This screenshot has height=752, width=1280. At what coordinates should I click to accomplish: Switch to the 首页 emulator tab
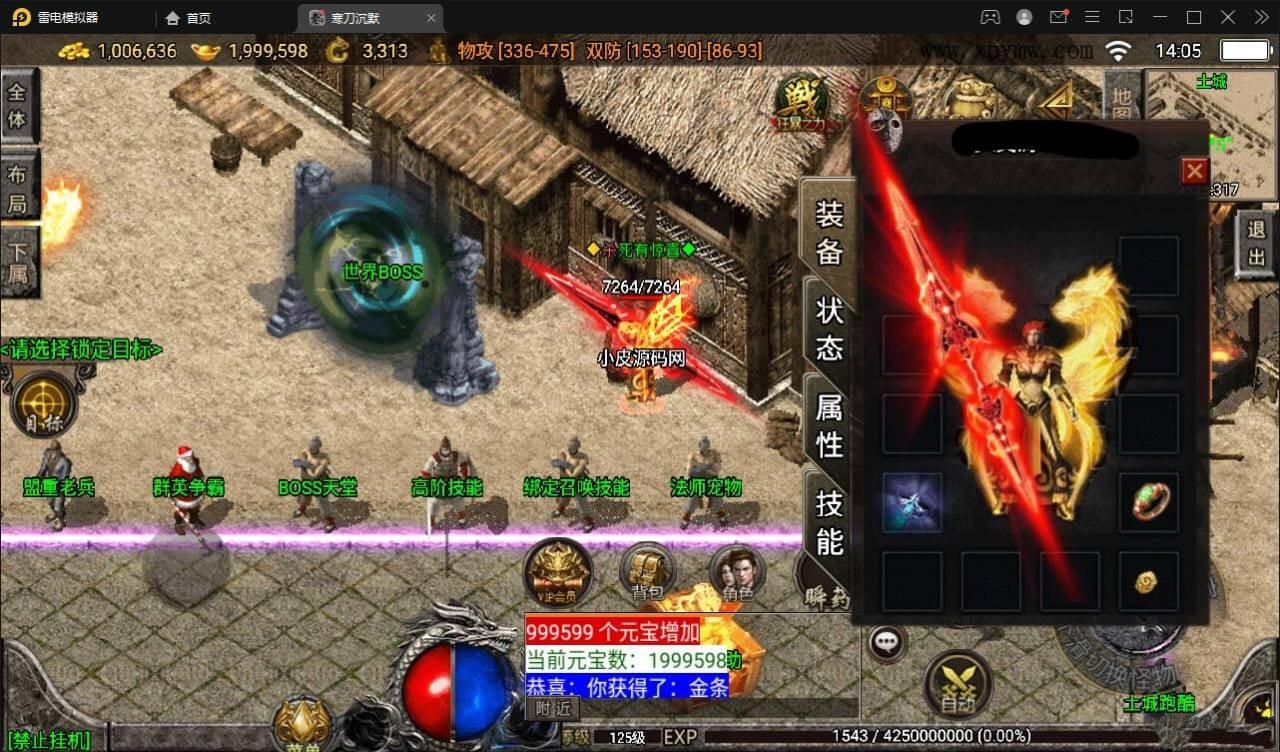click(188, 17)
